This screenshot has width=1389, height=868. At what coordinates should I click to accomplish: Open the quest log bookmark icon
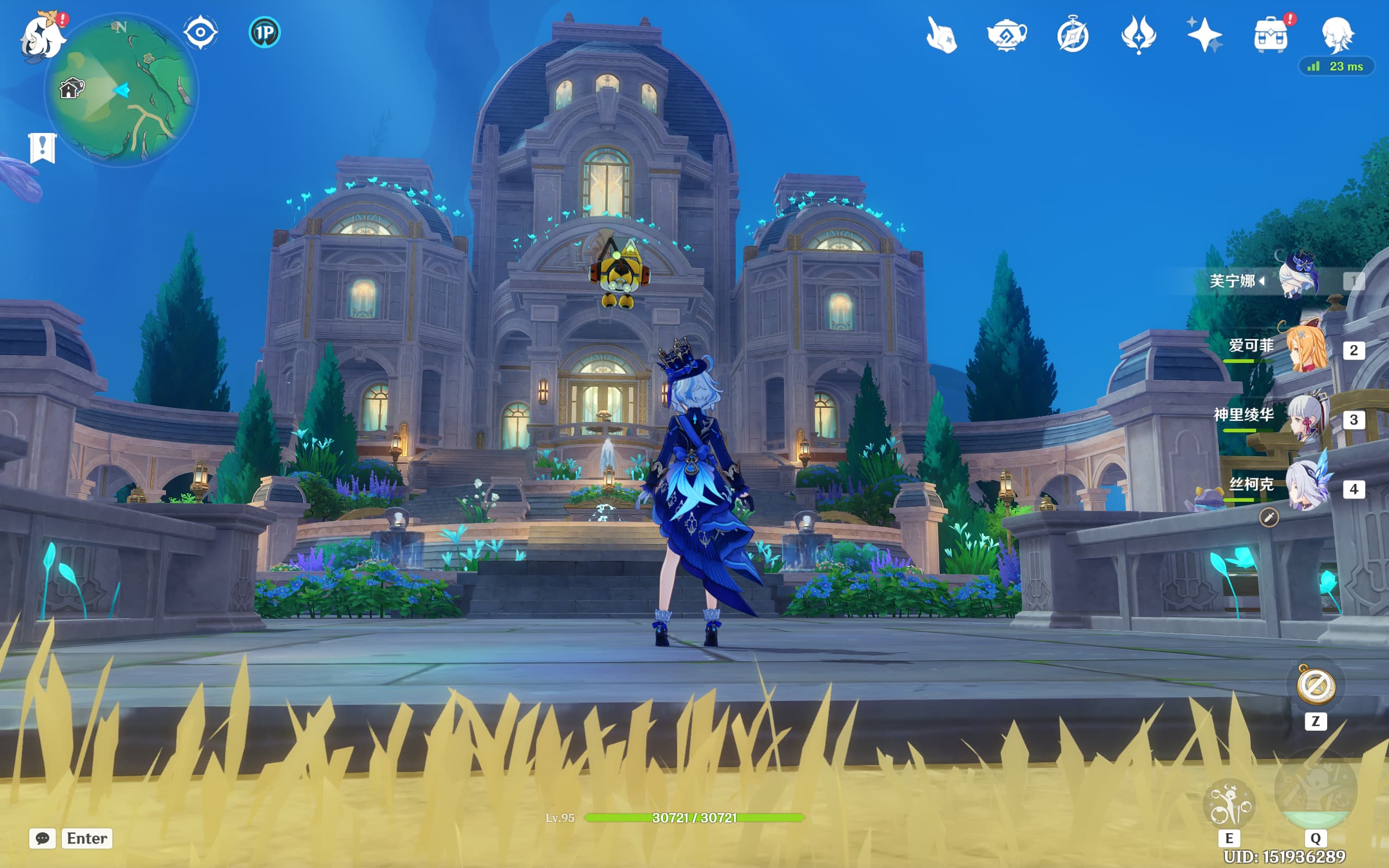coord(42,149)
